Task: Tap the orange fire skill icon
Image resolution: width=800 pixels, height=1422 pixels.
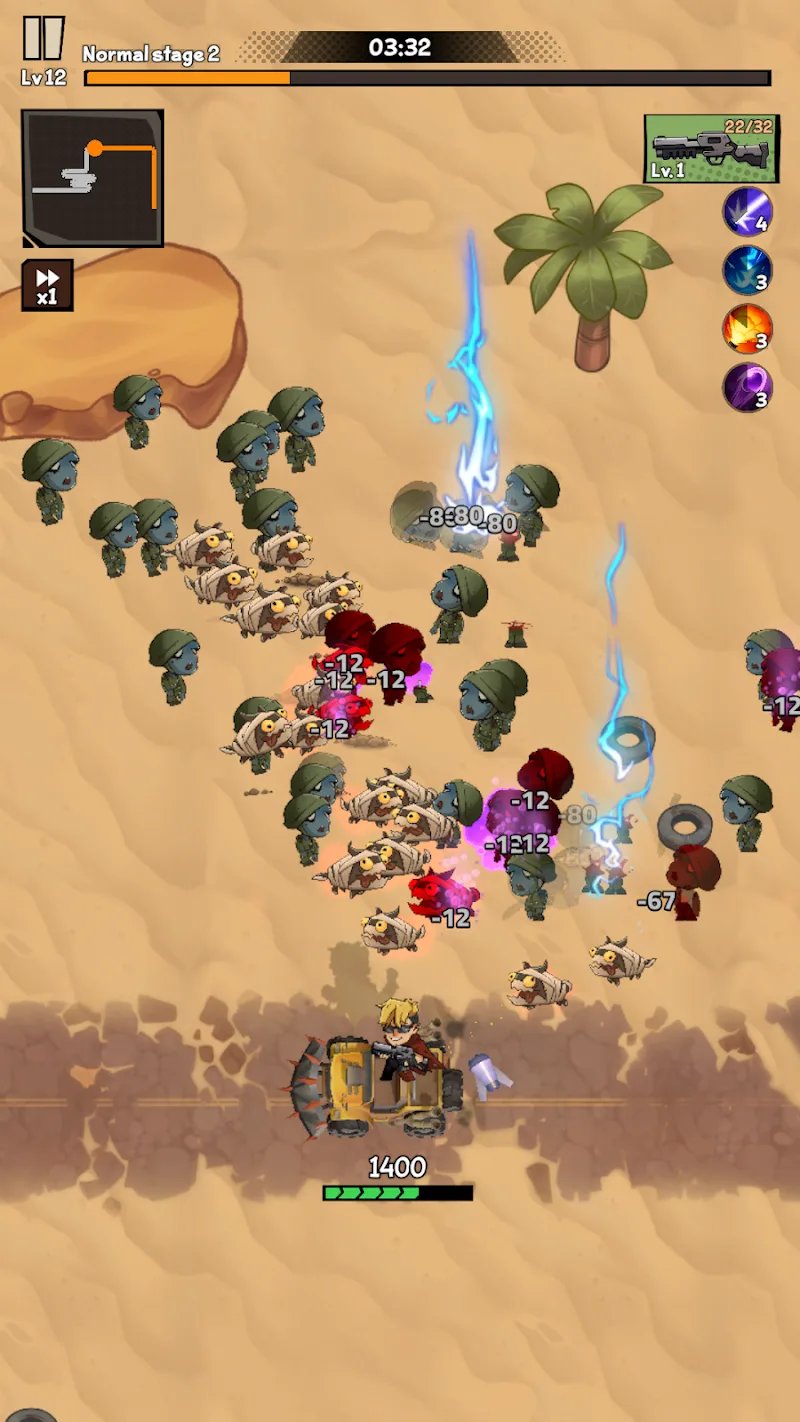Action: pyautogui.click(x=747, y=329)
